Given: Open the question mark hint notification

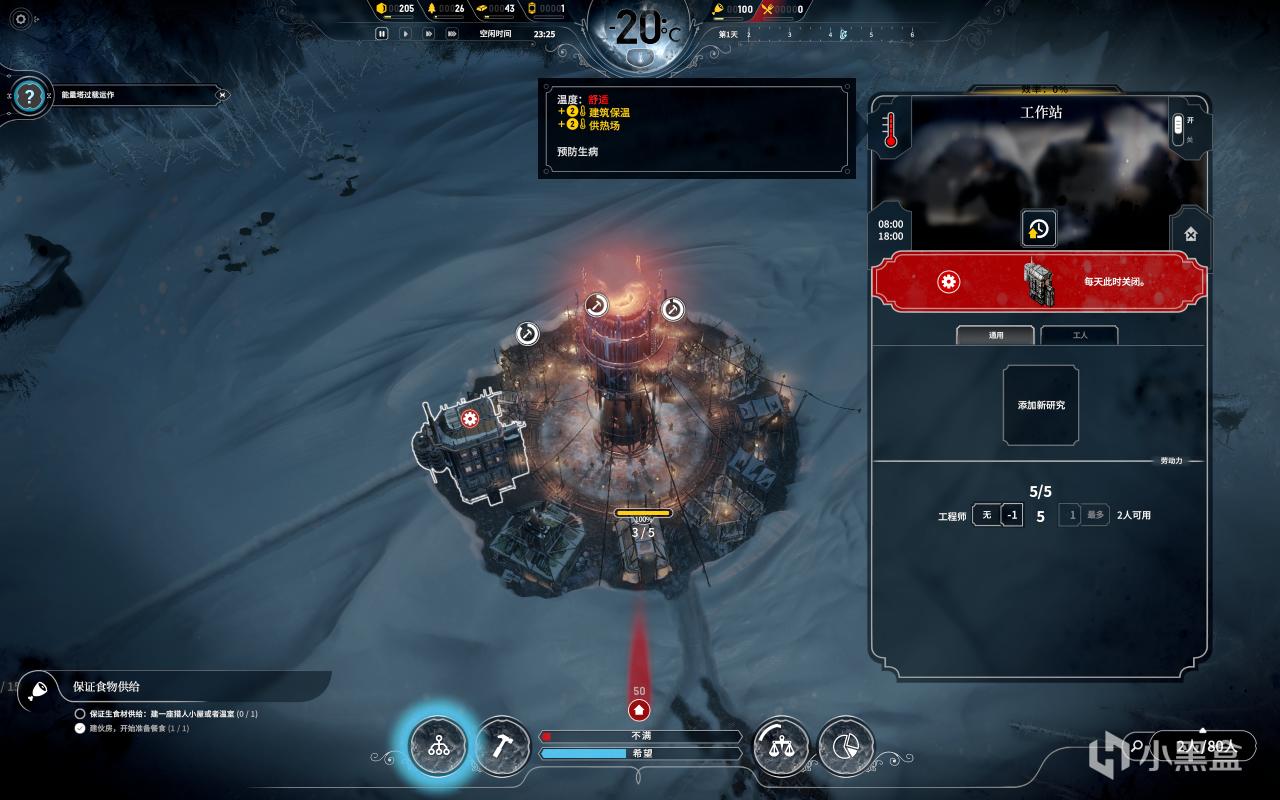Looking at the screenshot, I should 30,96.
